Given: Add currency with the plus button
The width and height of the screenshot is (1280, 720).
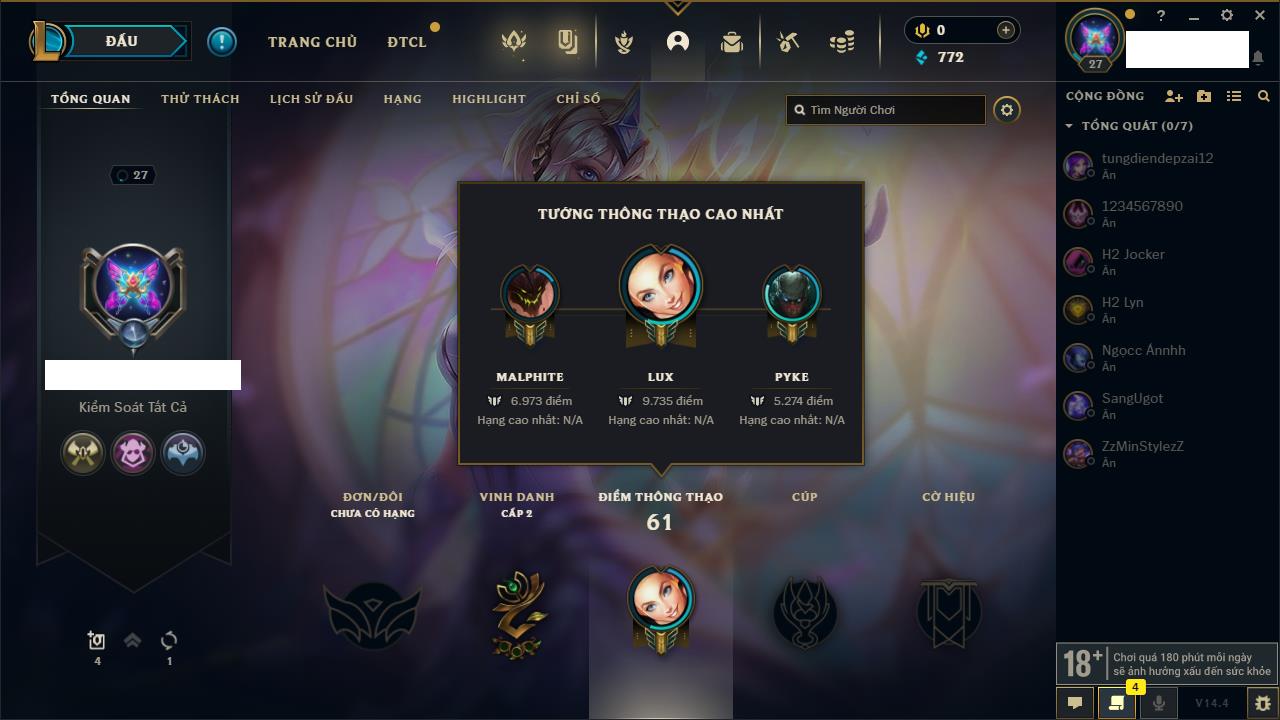Looking at the screenshot, I should [x=1005, y=30].
